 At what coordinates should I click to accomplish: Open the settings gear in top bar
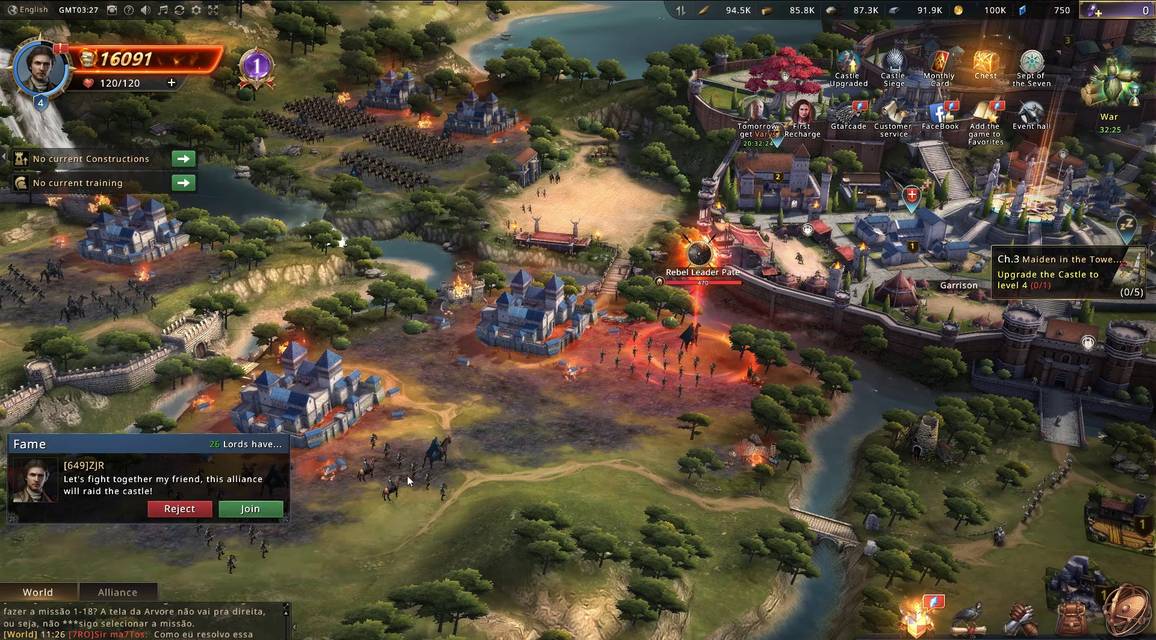(196, 10)
